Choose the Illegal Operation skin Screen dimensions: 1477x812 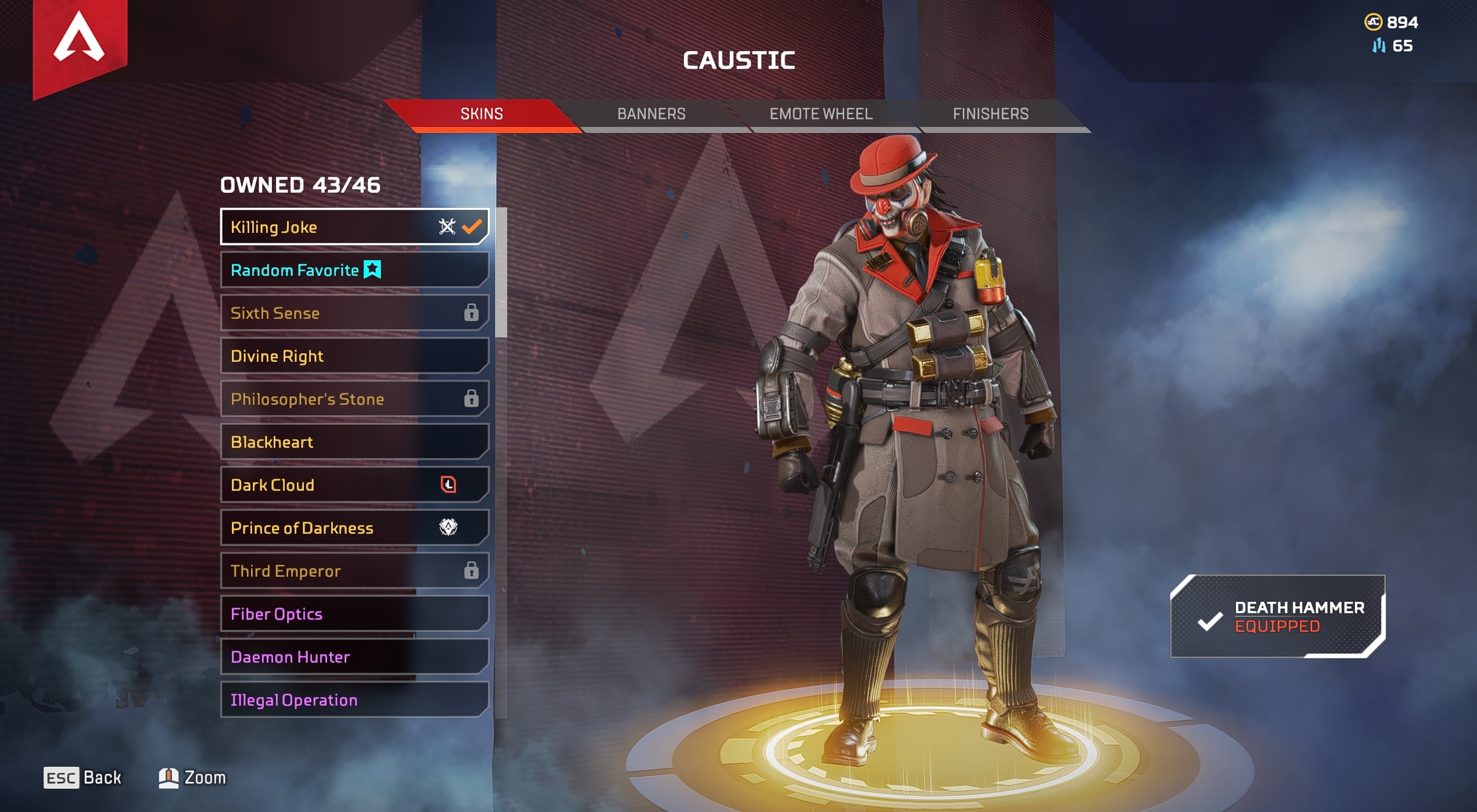tap(354, 699)
